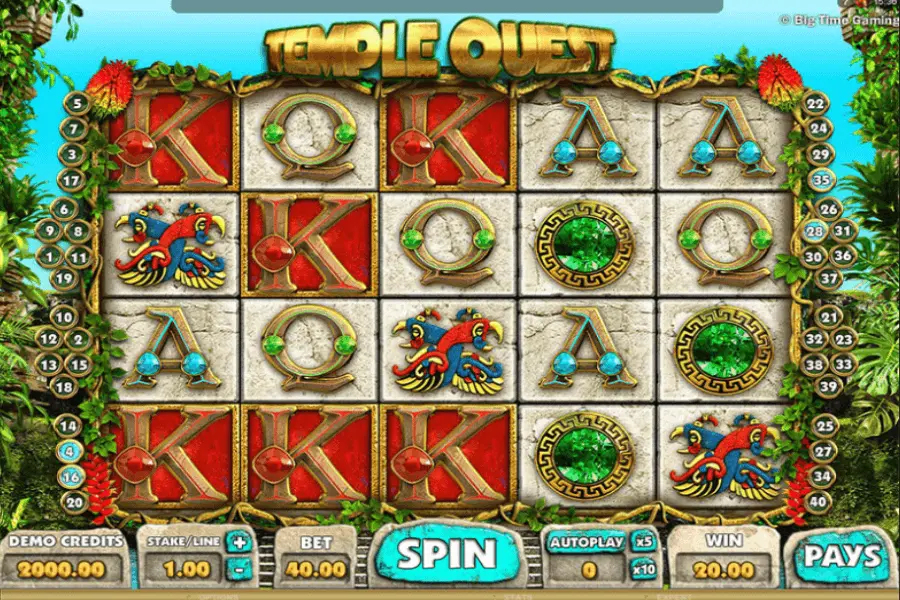
Task: Select payline number 10 marker
Action: coord(63,317)
